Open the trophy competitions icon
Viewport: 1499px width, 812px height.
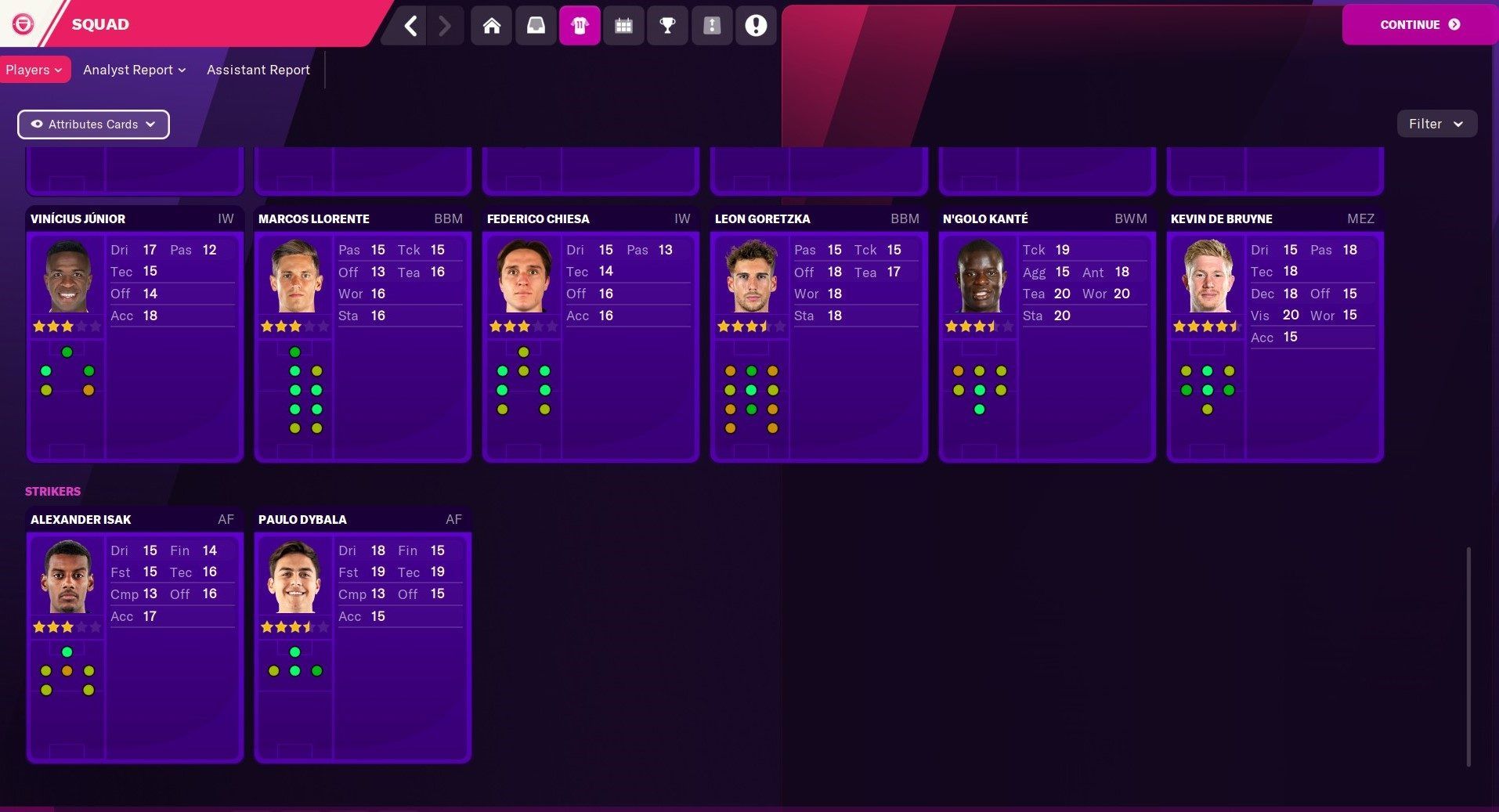(x=667, y=25)
